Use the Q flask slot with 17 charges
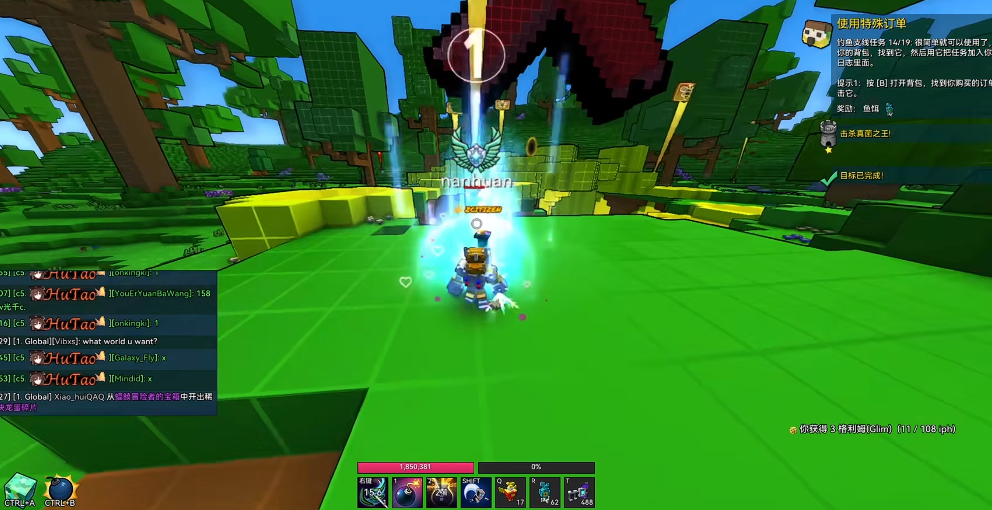This screenshot has width=992, height=510. point(511,492)
